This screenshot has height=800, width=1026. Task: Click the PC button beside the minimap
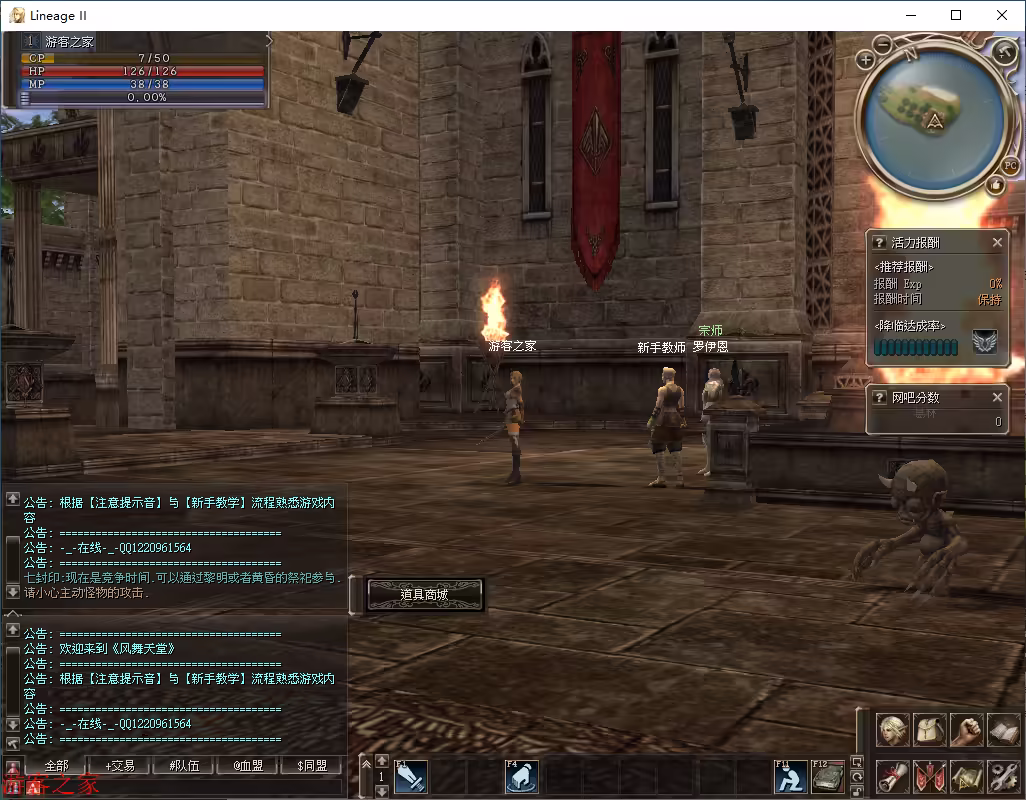1010,165
